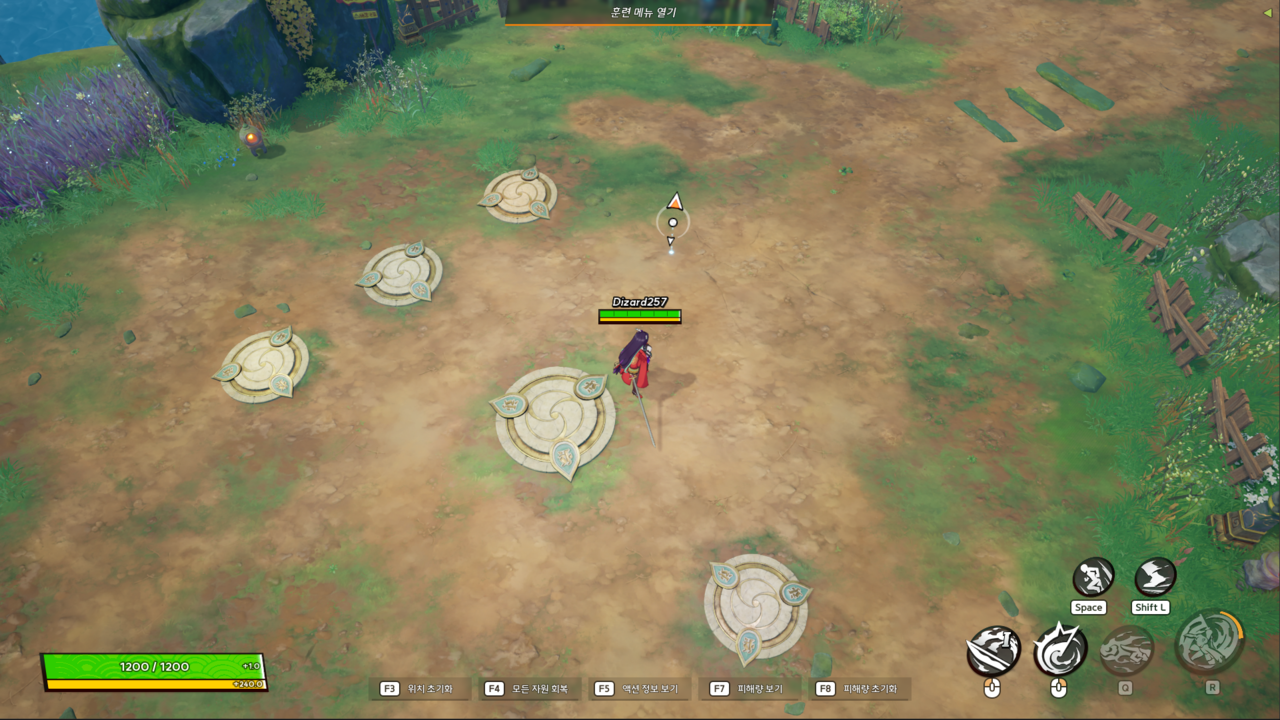This screenshot has height=720, width=1280.
Task: Select the dimmed cloud skill icon
Action: [x=1127, y=650]
